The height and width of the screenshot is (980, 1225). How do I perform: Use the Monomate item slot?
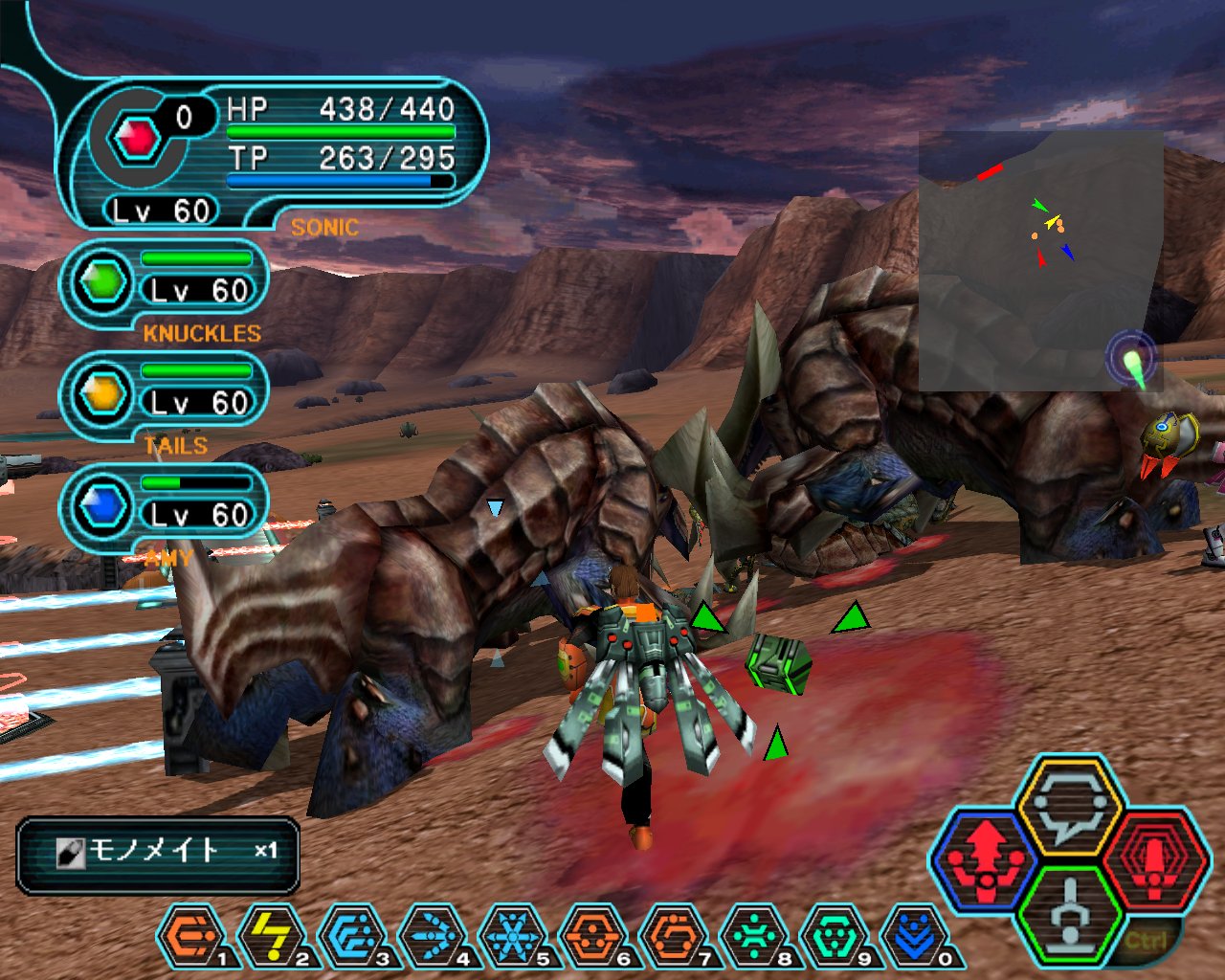(x=158, y=852)
